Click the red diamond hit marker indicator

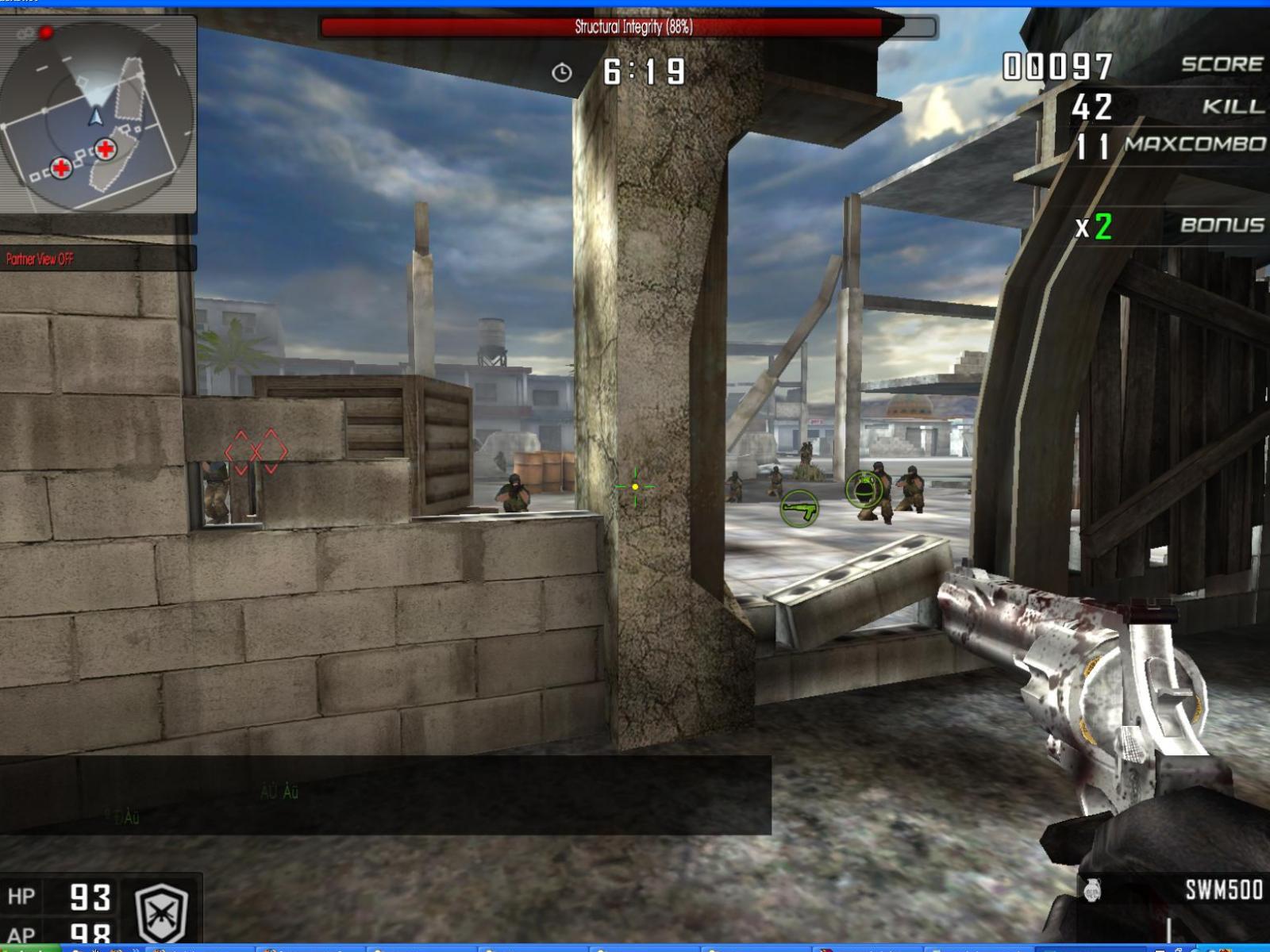254,450
